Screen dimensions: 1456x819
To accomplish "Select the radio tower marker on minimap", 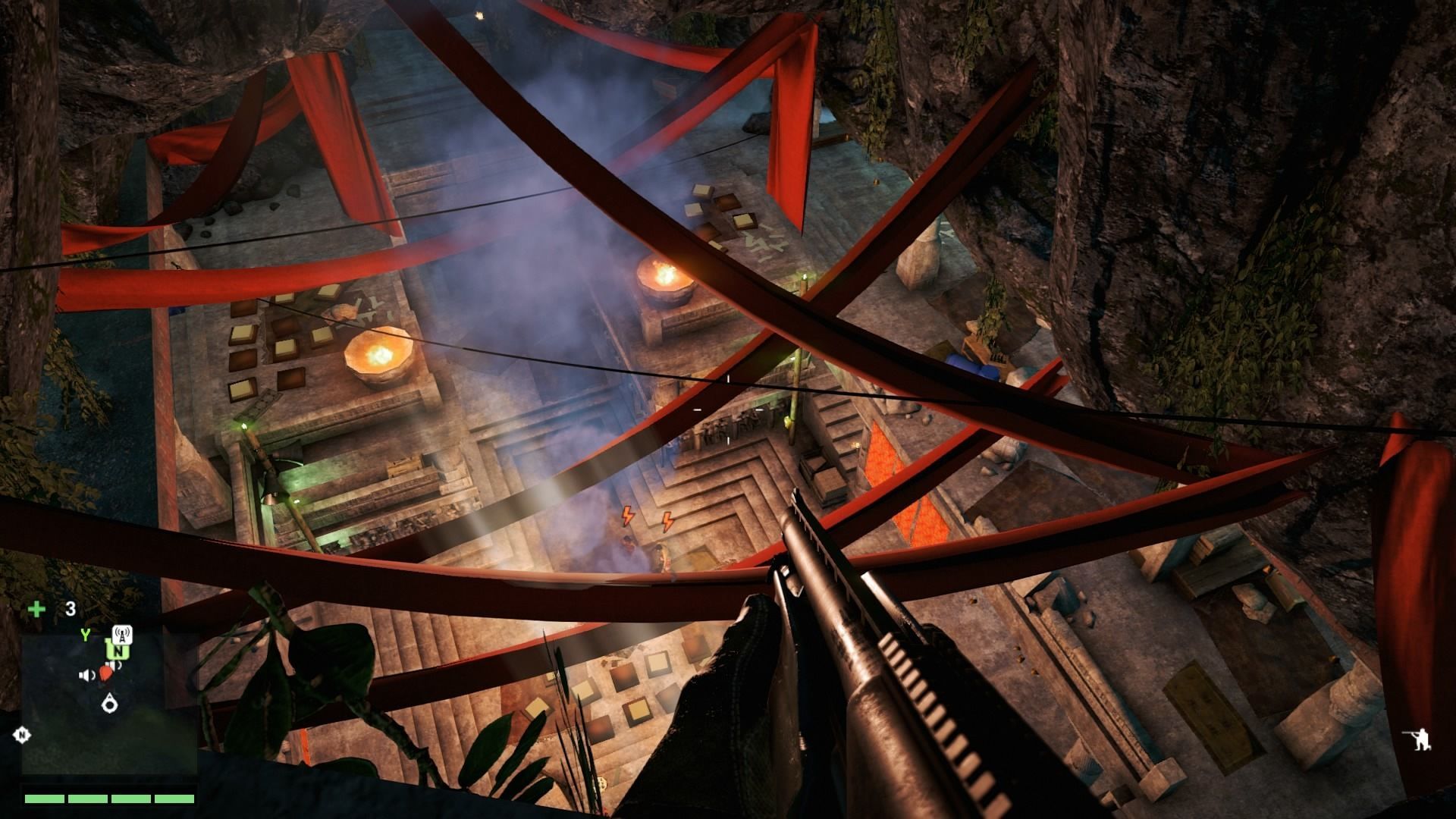I will (122, 634).
